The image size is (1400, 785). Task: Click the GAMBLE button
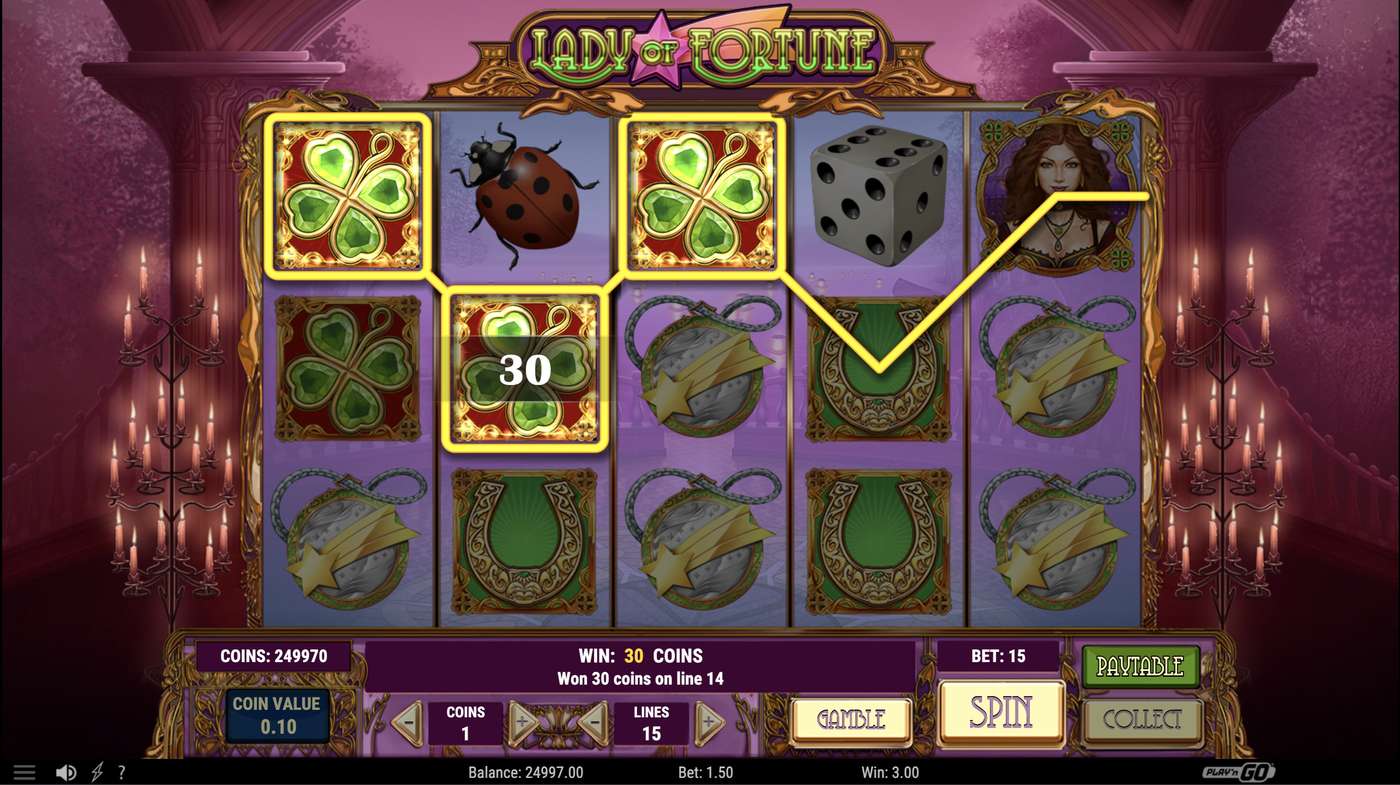850,720
